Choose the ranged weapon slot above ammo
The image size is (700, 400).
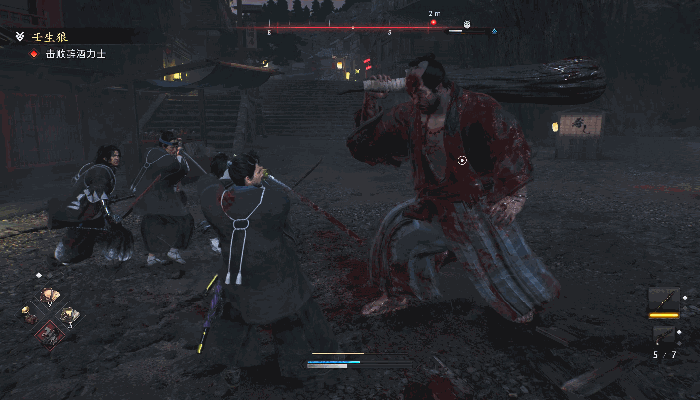click(x=664, y=335)
